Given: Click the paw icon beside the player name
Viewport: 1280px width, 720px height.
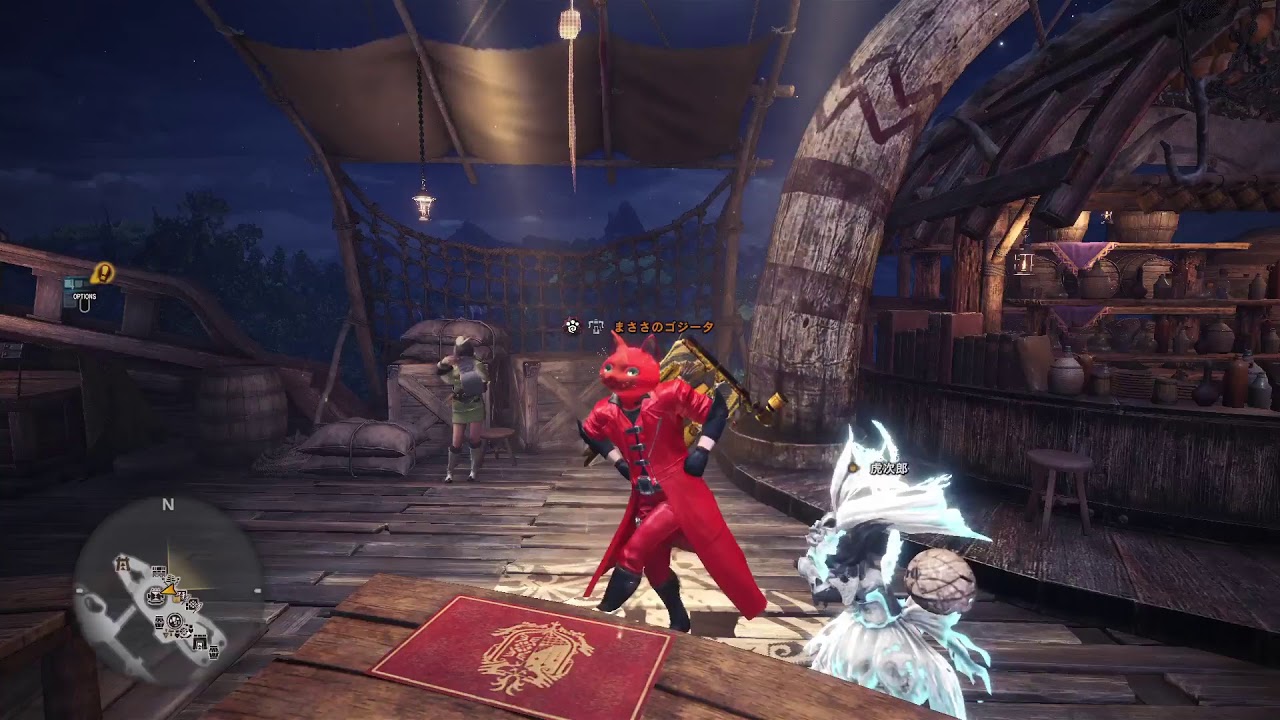Looking at the screenshot, I should click(x=572, y=326).
